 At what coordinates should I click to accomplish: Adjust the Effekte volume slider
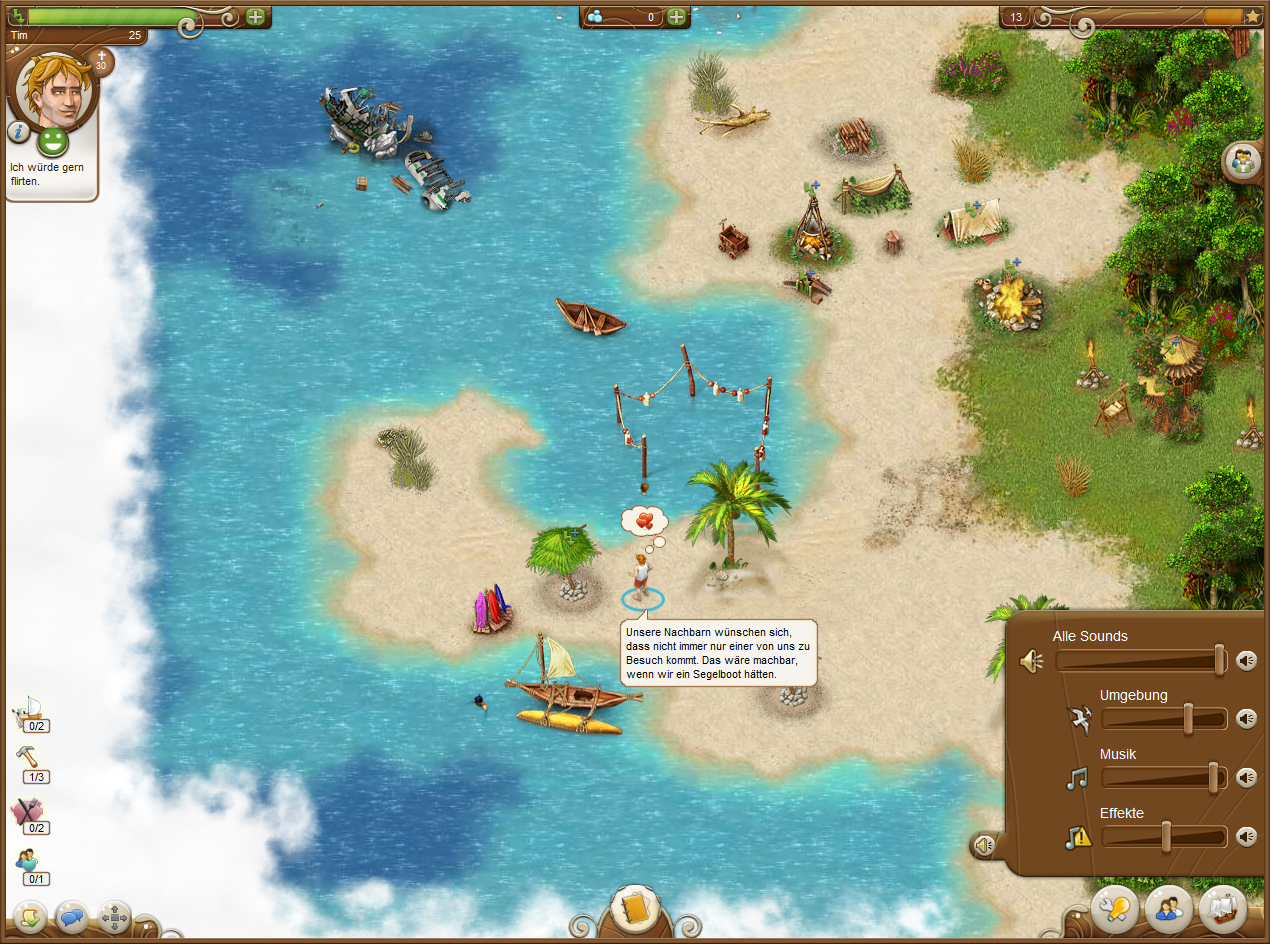coord(1166,837)
